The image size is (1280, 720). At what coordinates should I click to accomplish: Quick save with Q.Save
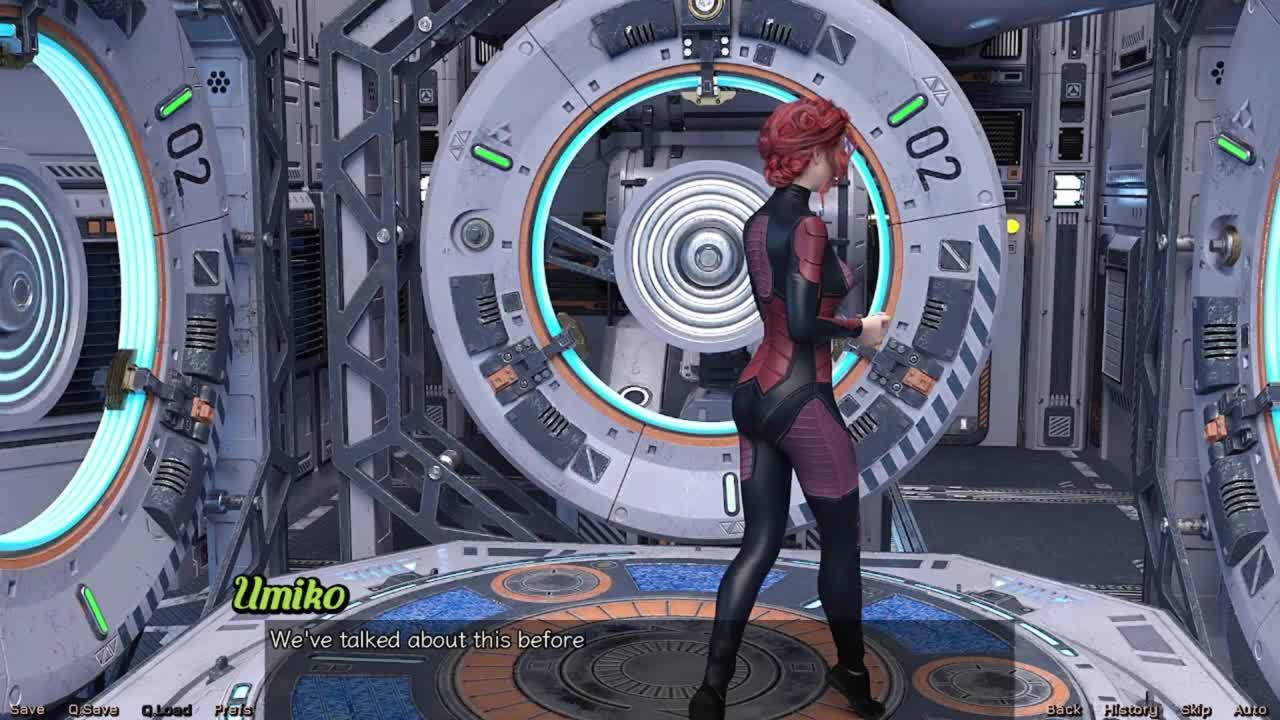[x=93, y=710]
